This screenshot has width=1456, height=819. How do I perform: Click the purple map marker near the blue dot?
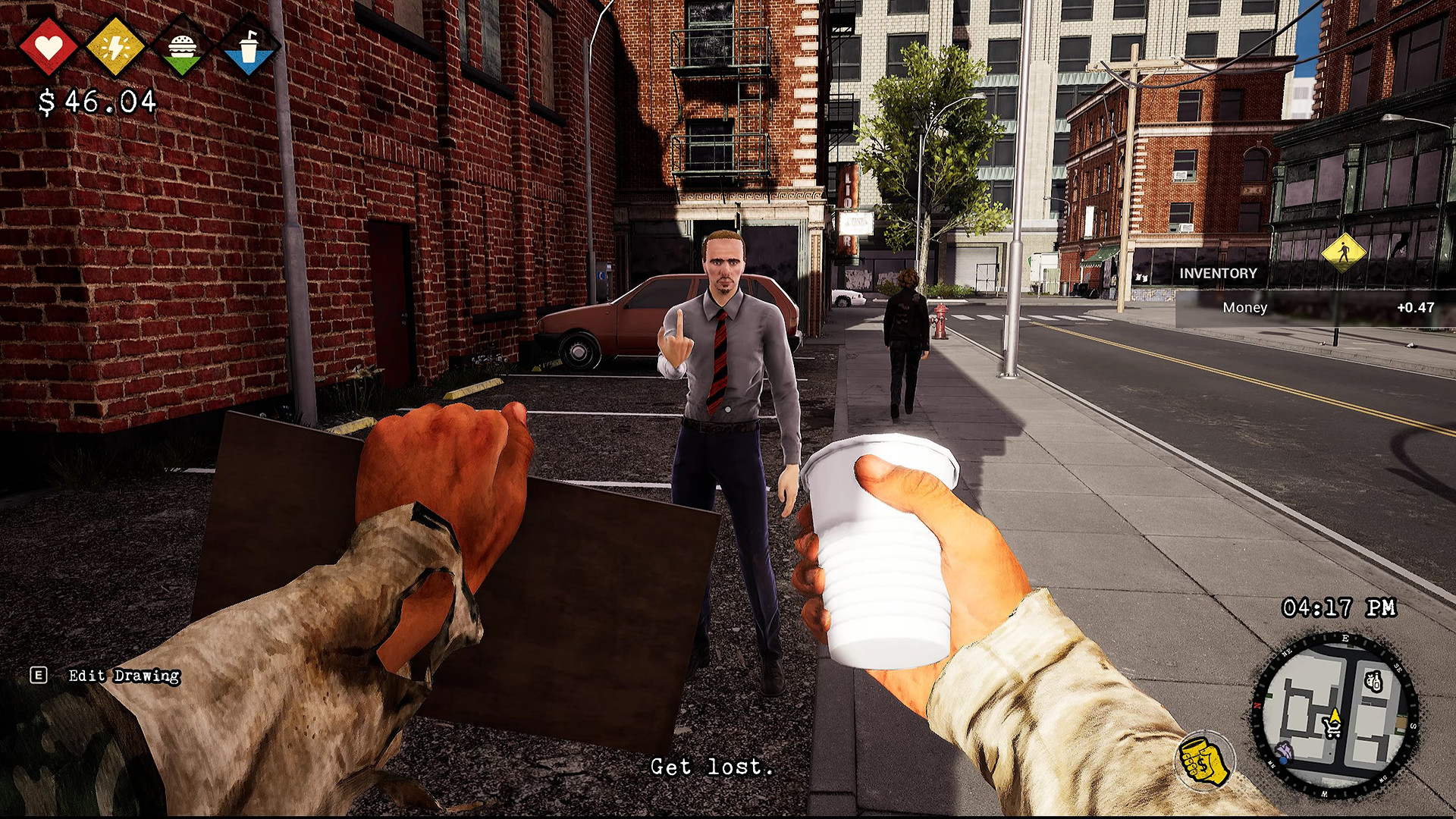(1285, 749)
